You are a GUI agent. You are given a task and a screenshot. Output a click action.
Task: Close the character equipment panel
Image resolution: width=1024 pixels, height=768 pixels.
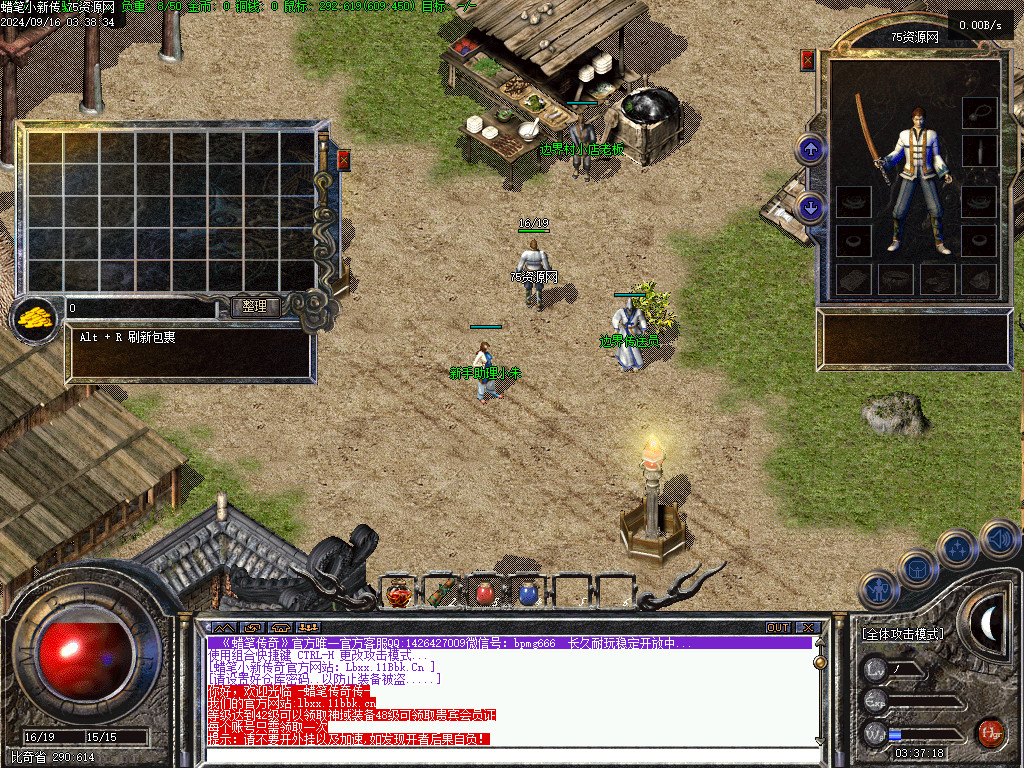[808, 61]
